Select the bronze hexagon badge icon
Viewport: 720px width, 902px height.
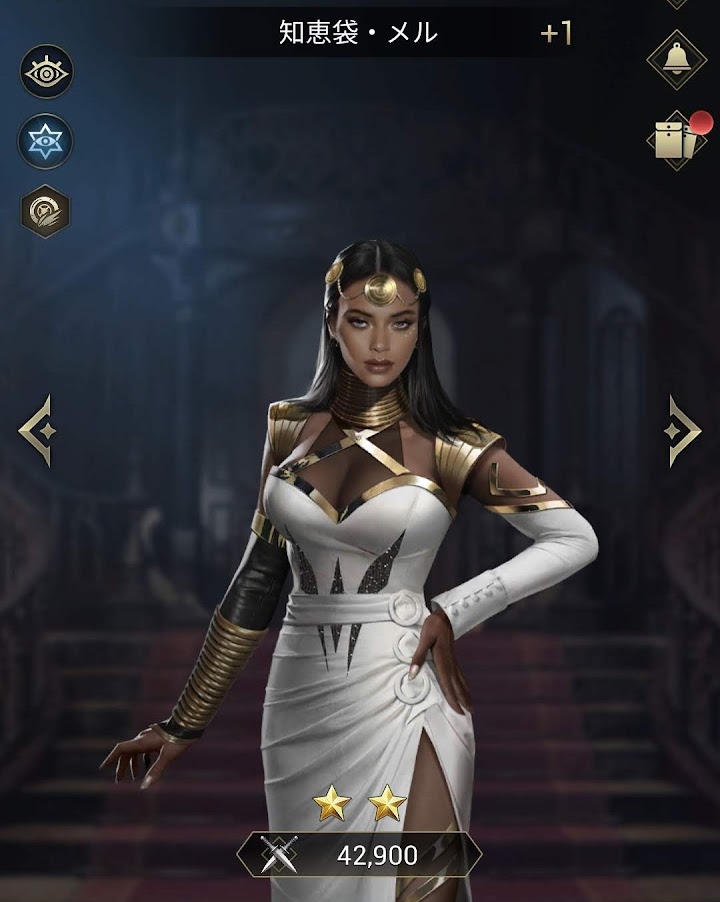[x=46, y=211]
